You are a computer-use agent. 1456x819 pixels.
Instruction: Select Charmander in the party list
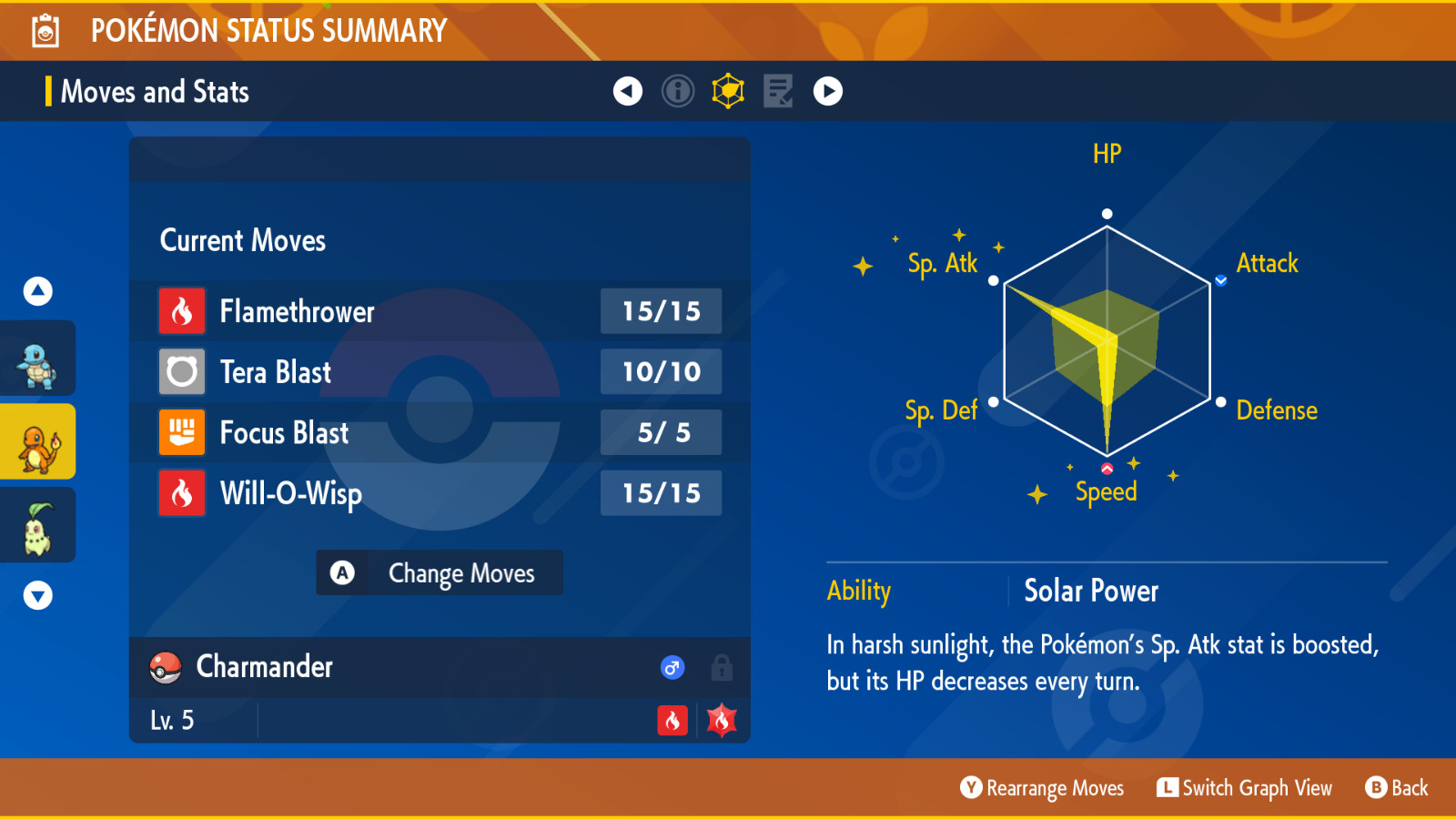pos(37,442)
